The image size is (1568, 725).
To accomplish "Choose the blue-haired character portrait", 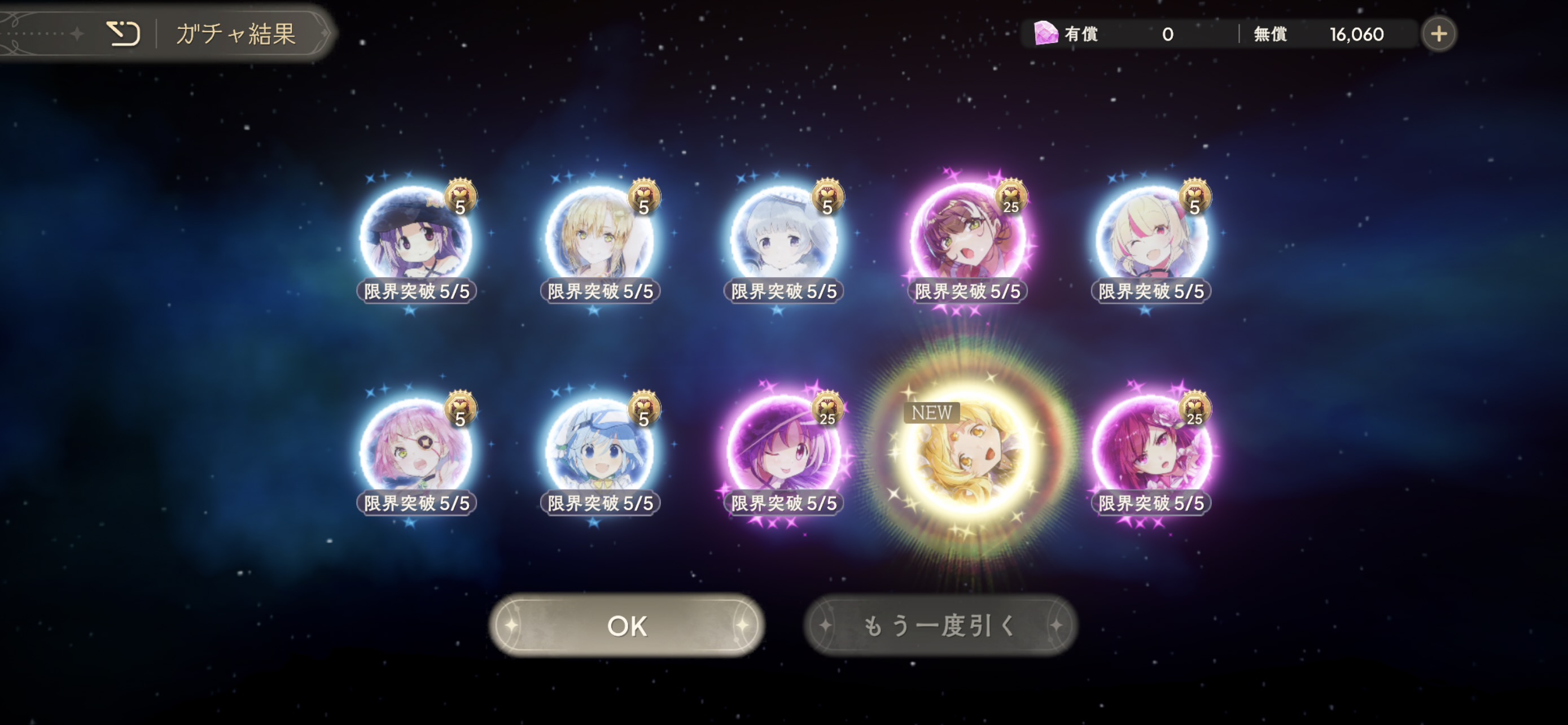I will [599, 451].
